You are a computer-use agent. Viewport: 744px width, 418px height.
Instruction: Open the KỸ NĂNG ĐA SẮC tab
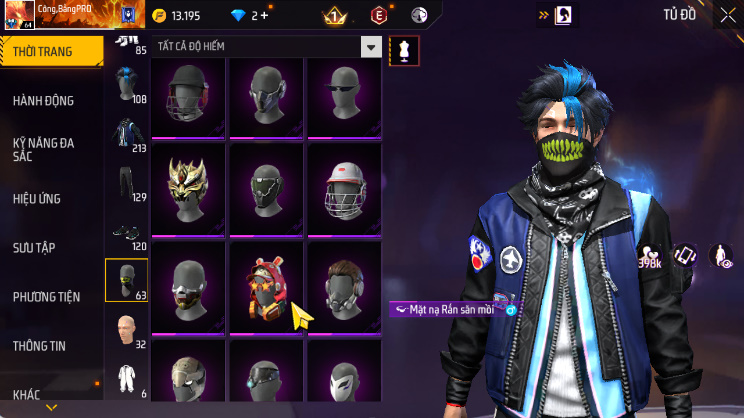[43, 149]
